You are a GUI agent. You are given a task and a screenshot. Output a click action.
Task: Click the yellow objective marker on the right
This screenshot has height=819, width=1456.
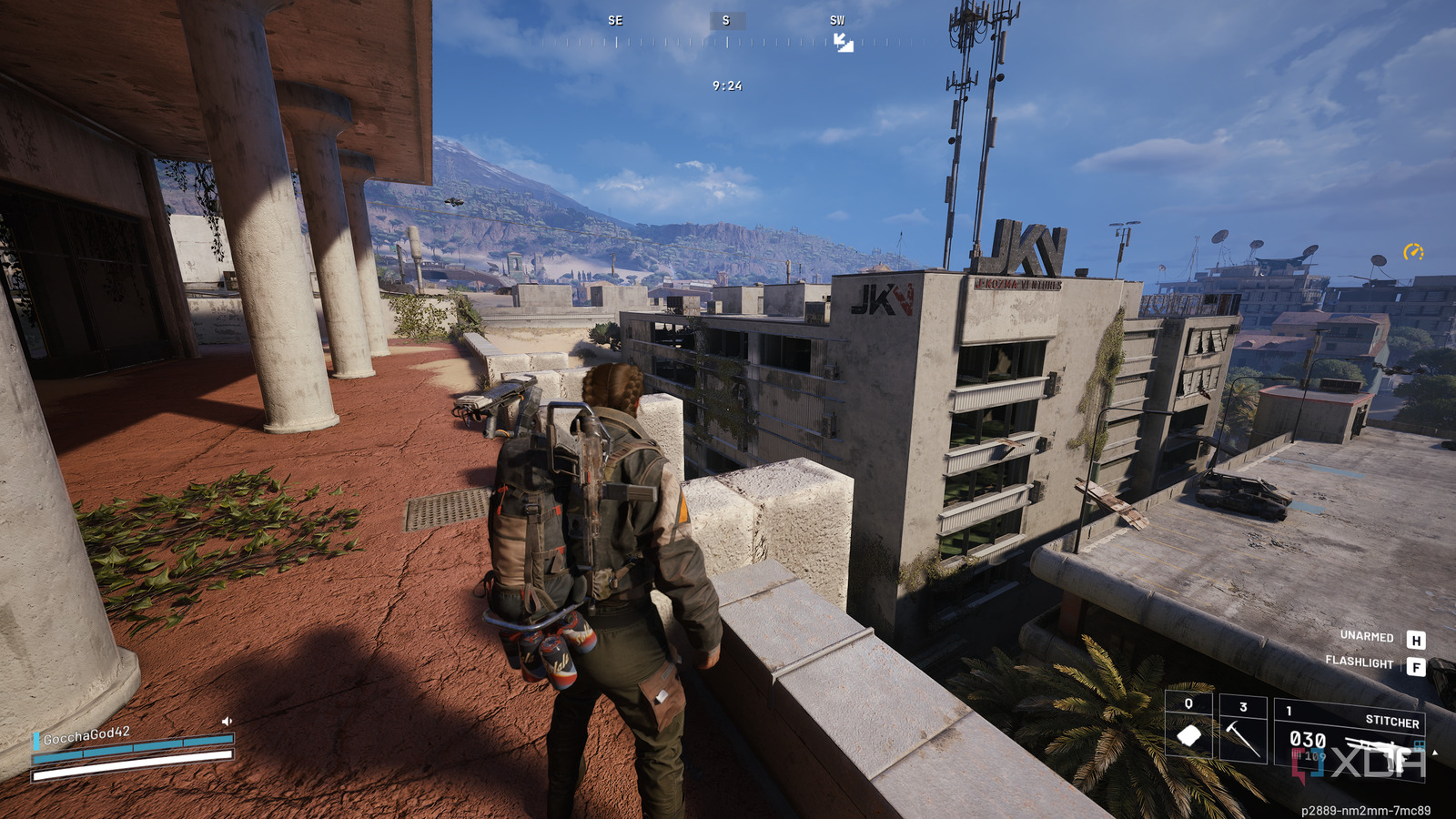(x=1413, y=253)
